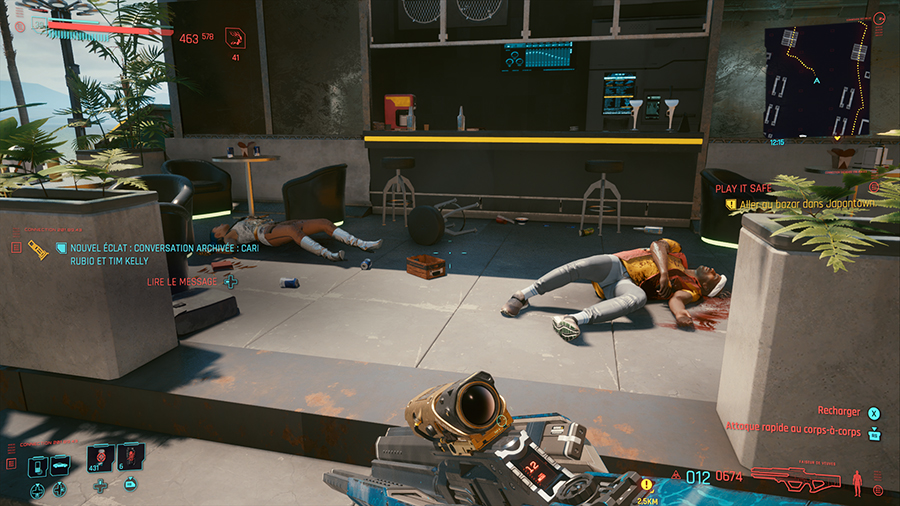Open the 'Nouvel éclat' archived conversation notification
900x506 pixels.
(x=144, y=249)
